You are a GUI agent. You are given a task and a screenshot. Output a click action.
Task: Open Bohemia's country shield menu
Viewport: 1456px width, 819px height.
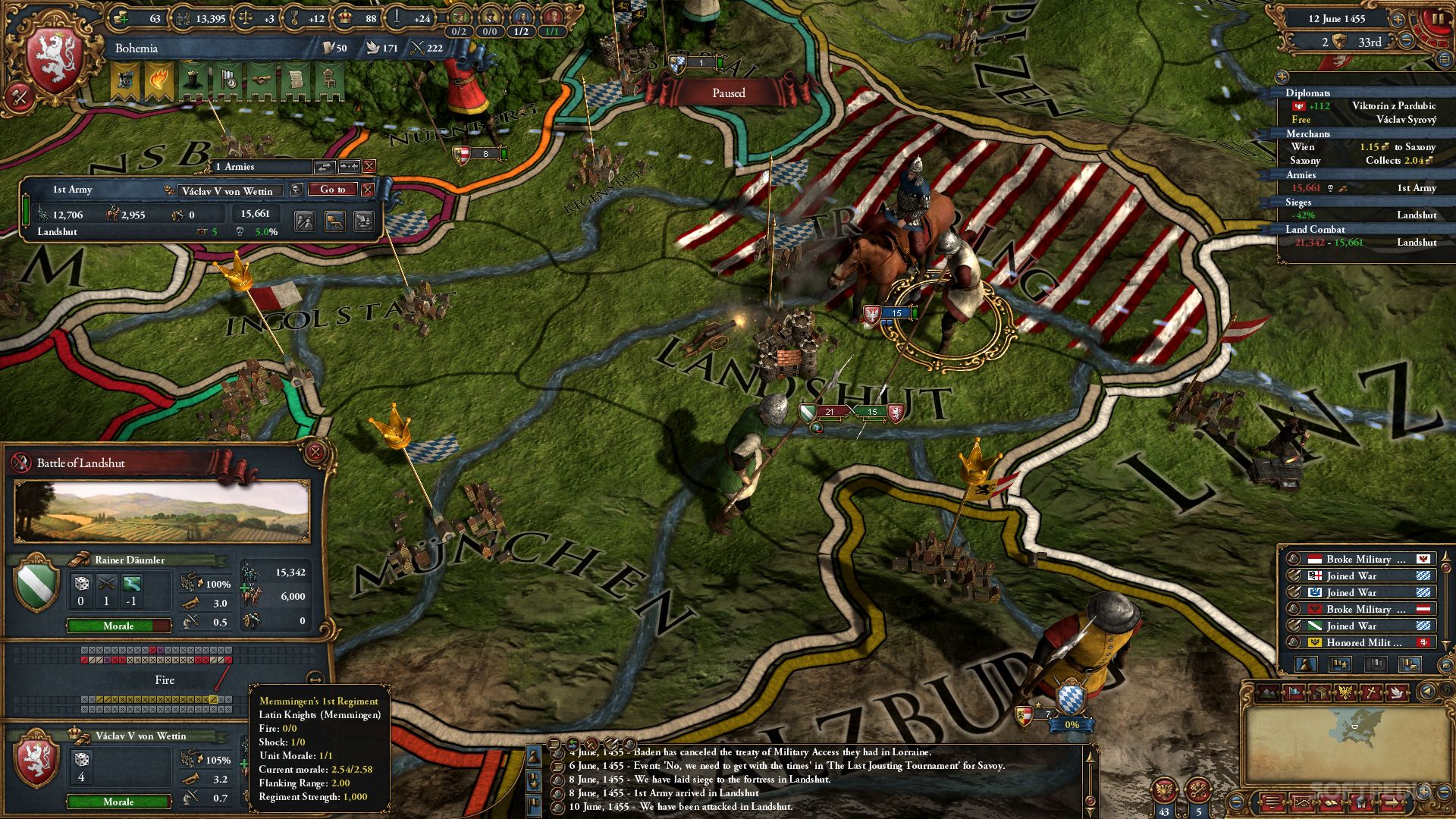[x=54, y=62]
